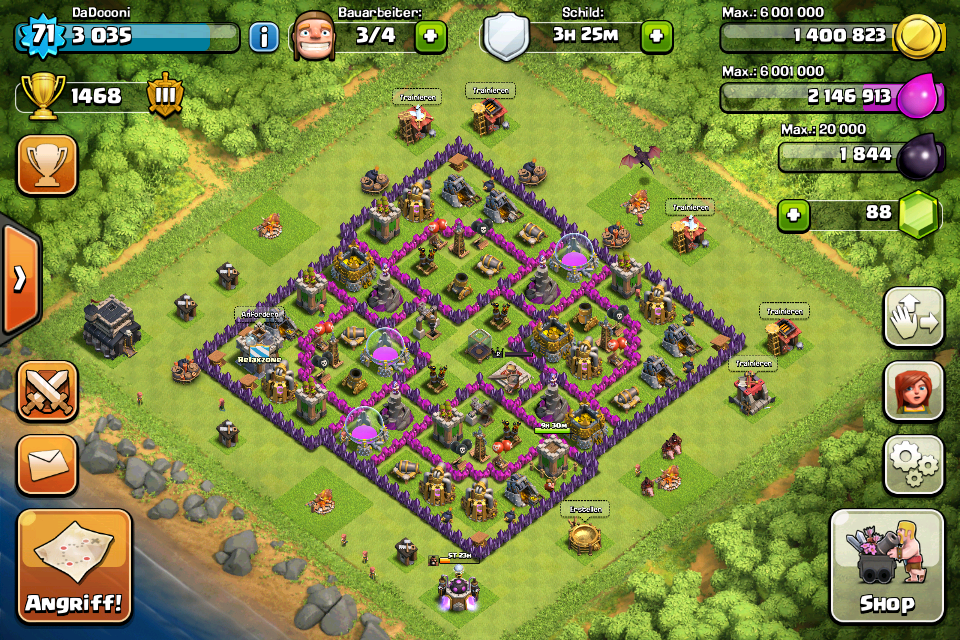The width and height of the screenshot is (960, 640).
Task: Show player info with the blue i button
Action: (264, 38)
